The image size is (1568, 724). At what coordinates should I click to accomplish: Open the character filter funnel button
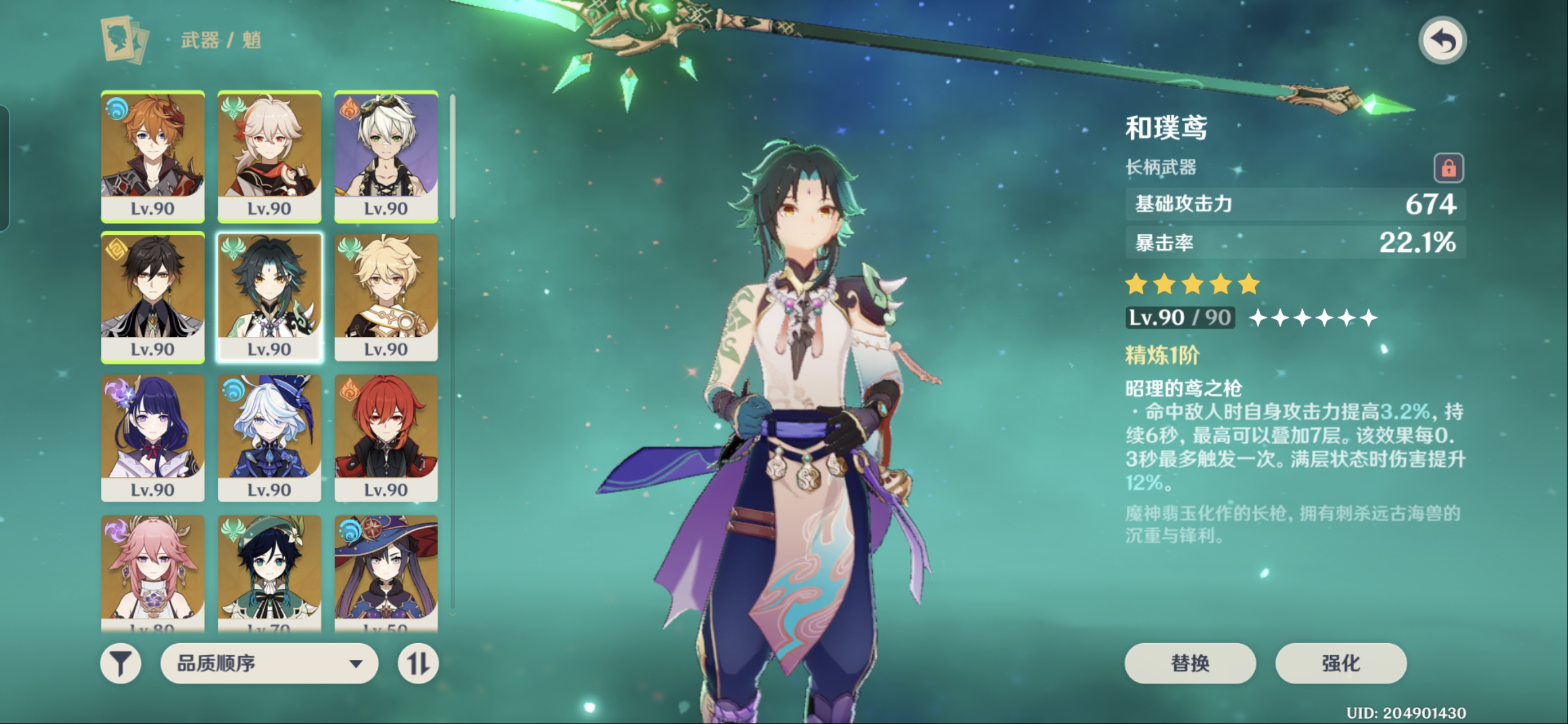tap(120, 663)
